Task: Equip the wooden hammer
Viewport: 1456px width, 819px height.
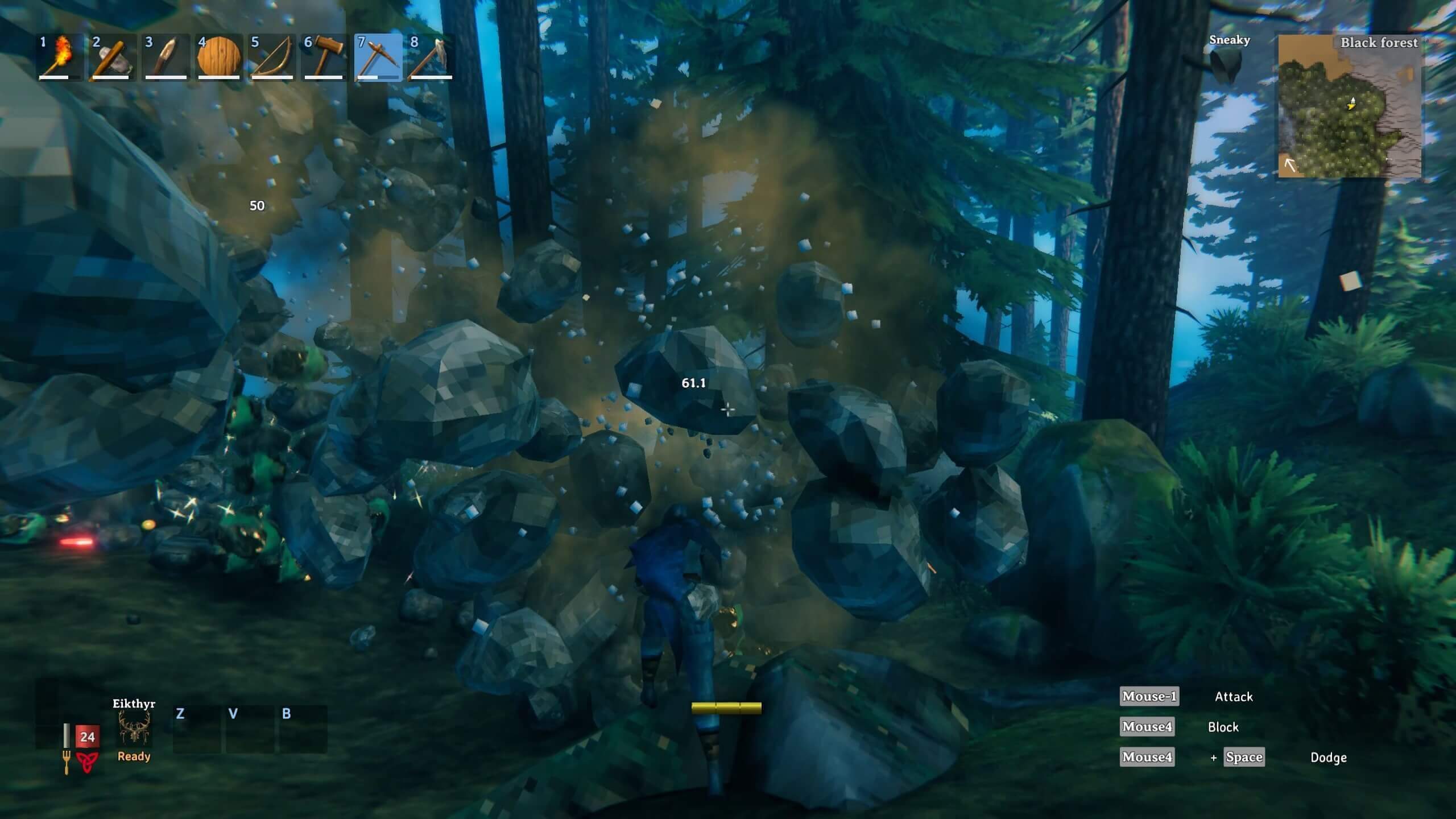Action: [324, 57]
